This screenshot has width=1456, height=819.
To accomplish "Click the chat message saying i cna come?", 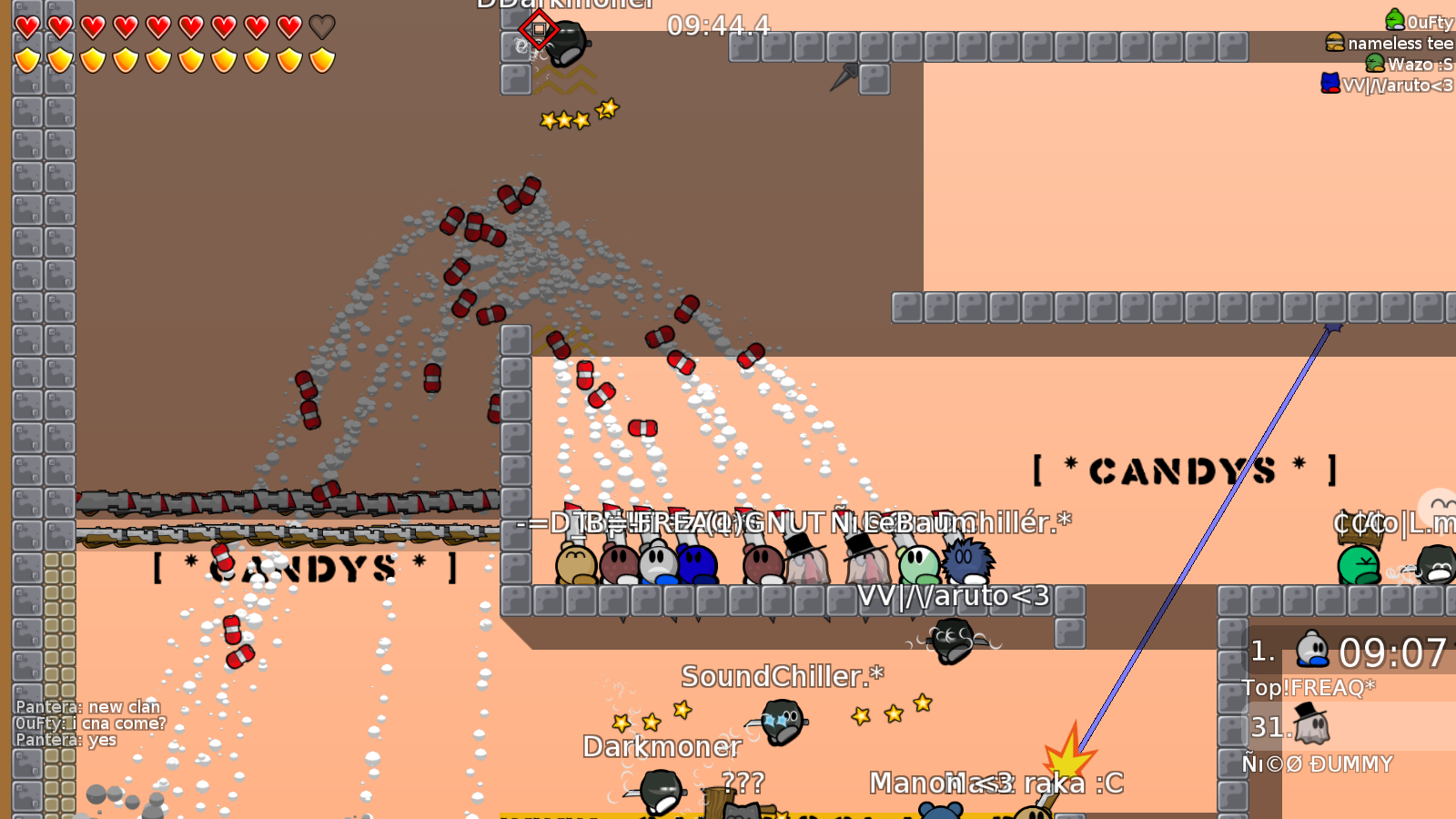I will (x=89, y=724).
